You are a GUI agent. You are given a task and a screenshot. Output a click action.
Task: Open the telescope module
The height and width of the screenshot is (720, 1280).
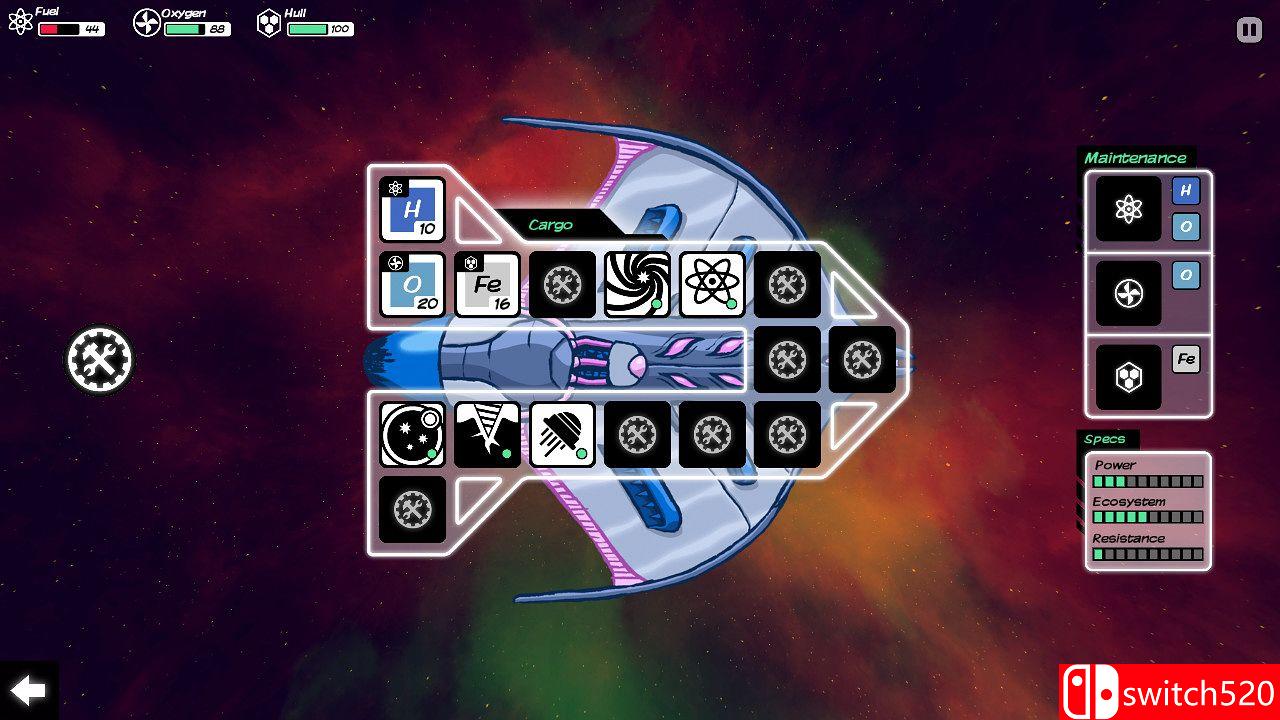(x=411, y=436)
